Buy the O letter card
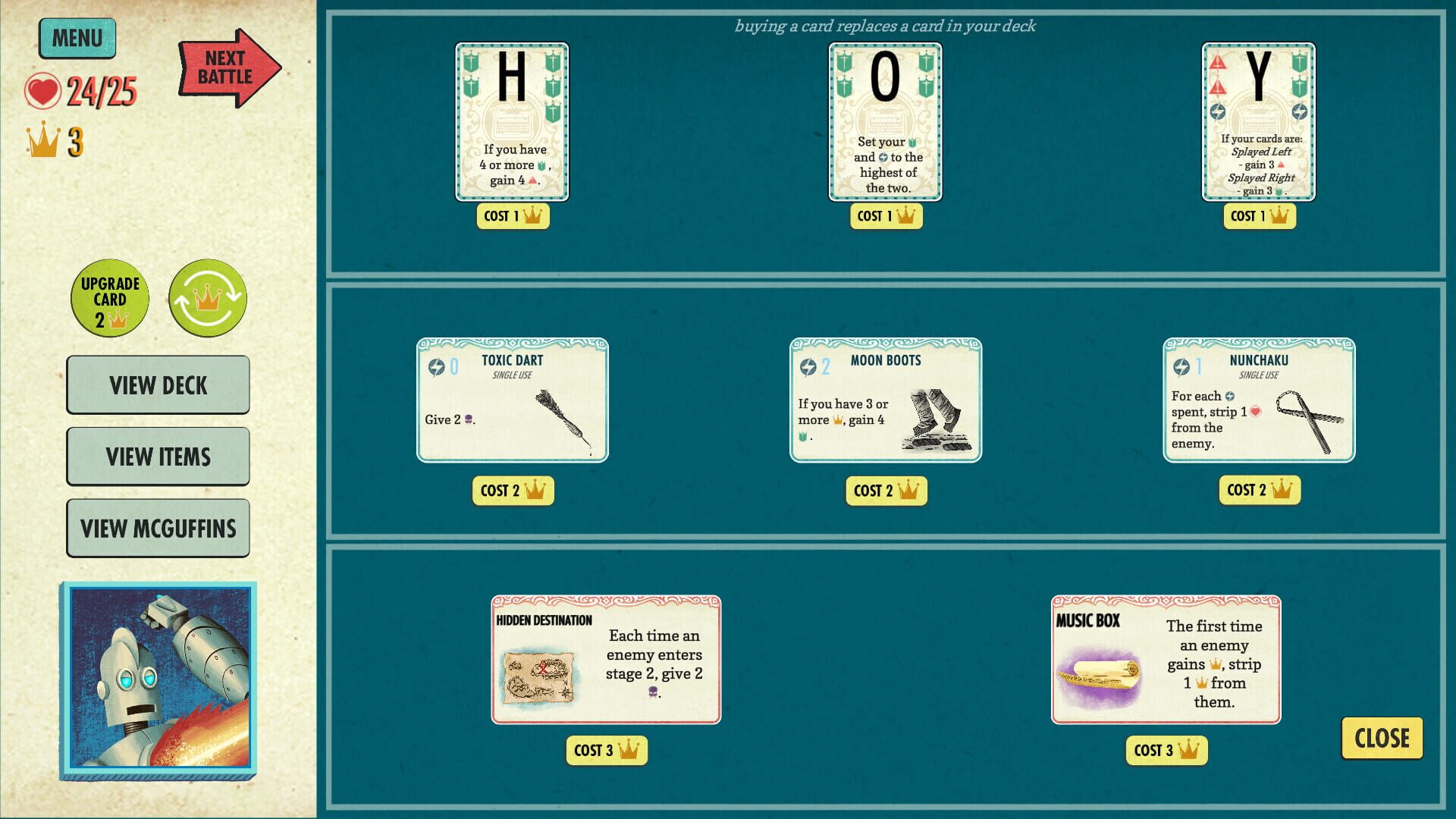The height and width of the screenshot is (819, 1456). pos(886,121)
